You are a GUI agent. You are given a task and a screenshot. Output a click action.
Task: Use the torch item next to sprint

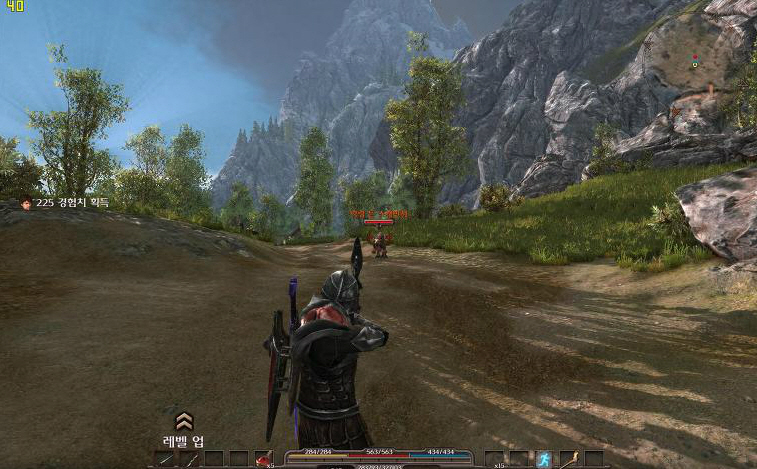click(568, 459)
